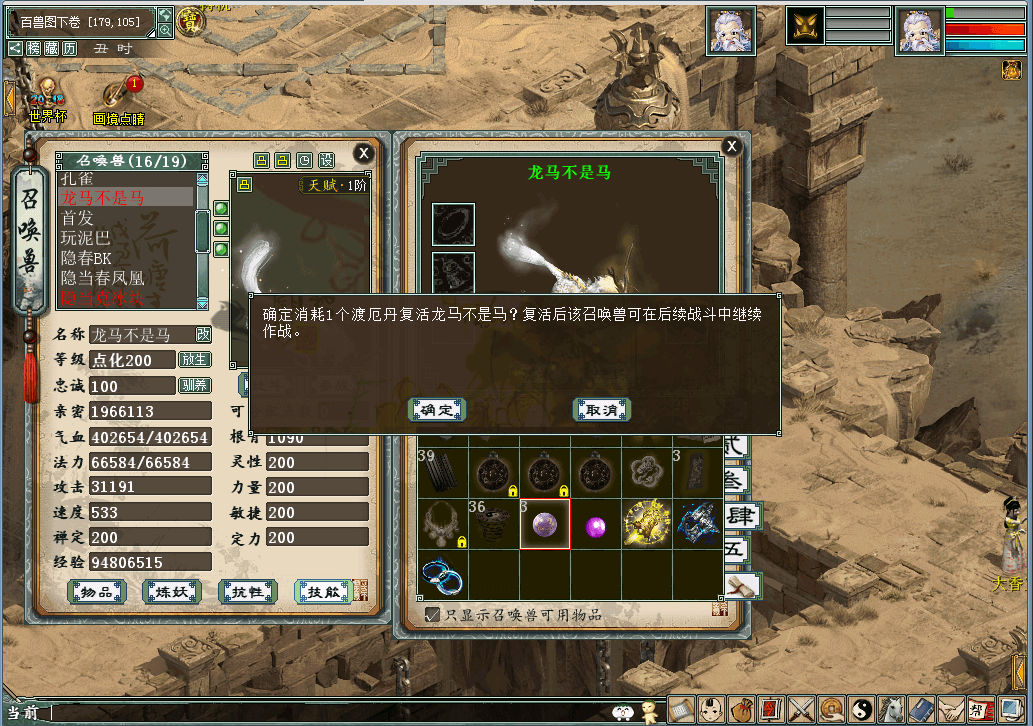Choose 隐春BK from the summon list
1033x726 pixels.
click(x=86, y=258)
